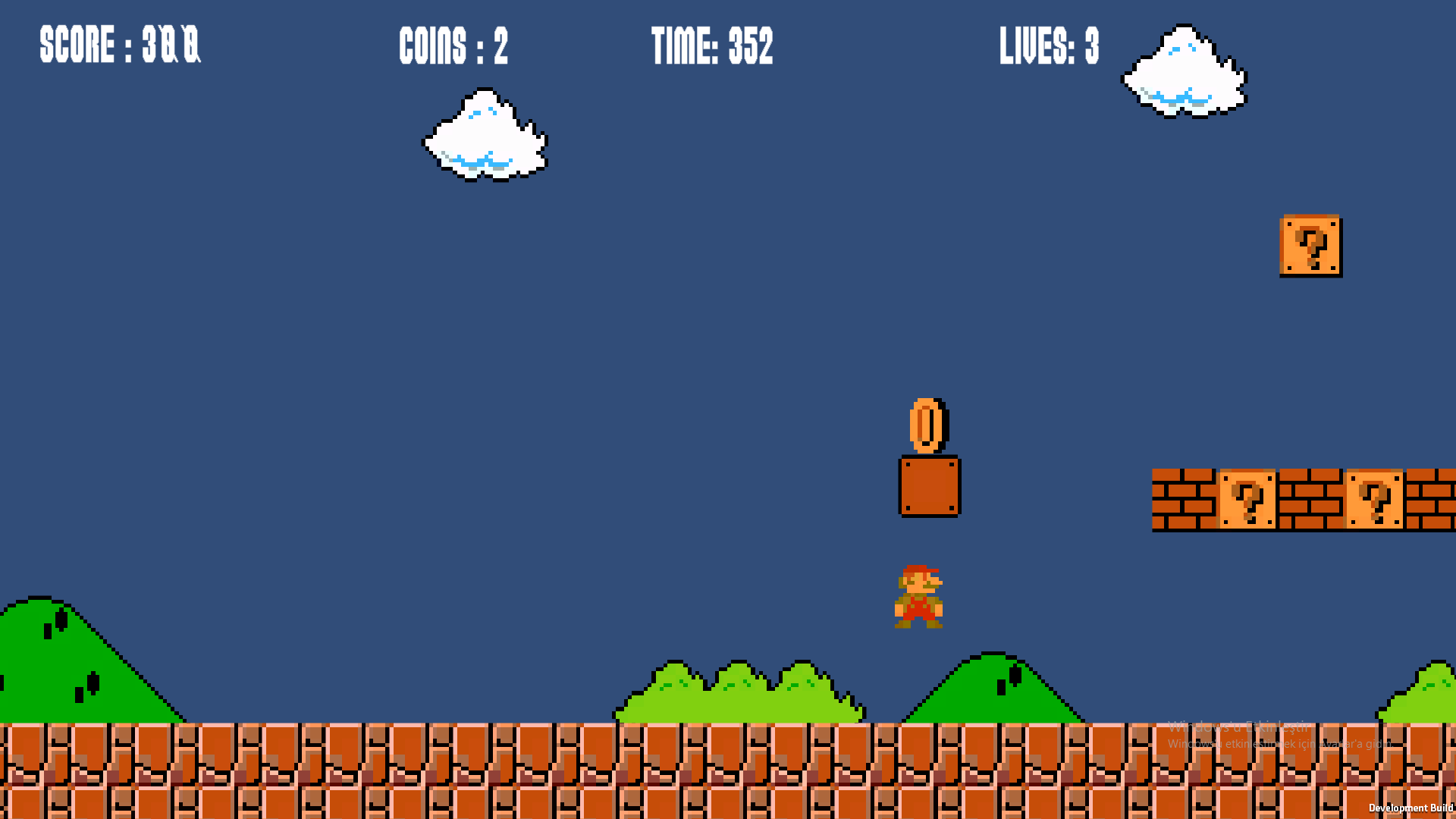The width and height of the screenshot is (1456, 819).
Task: Select the small bushes in the middle
Action: [x=739, y=694]
